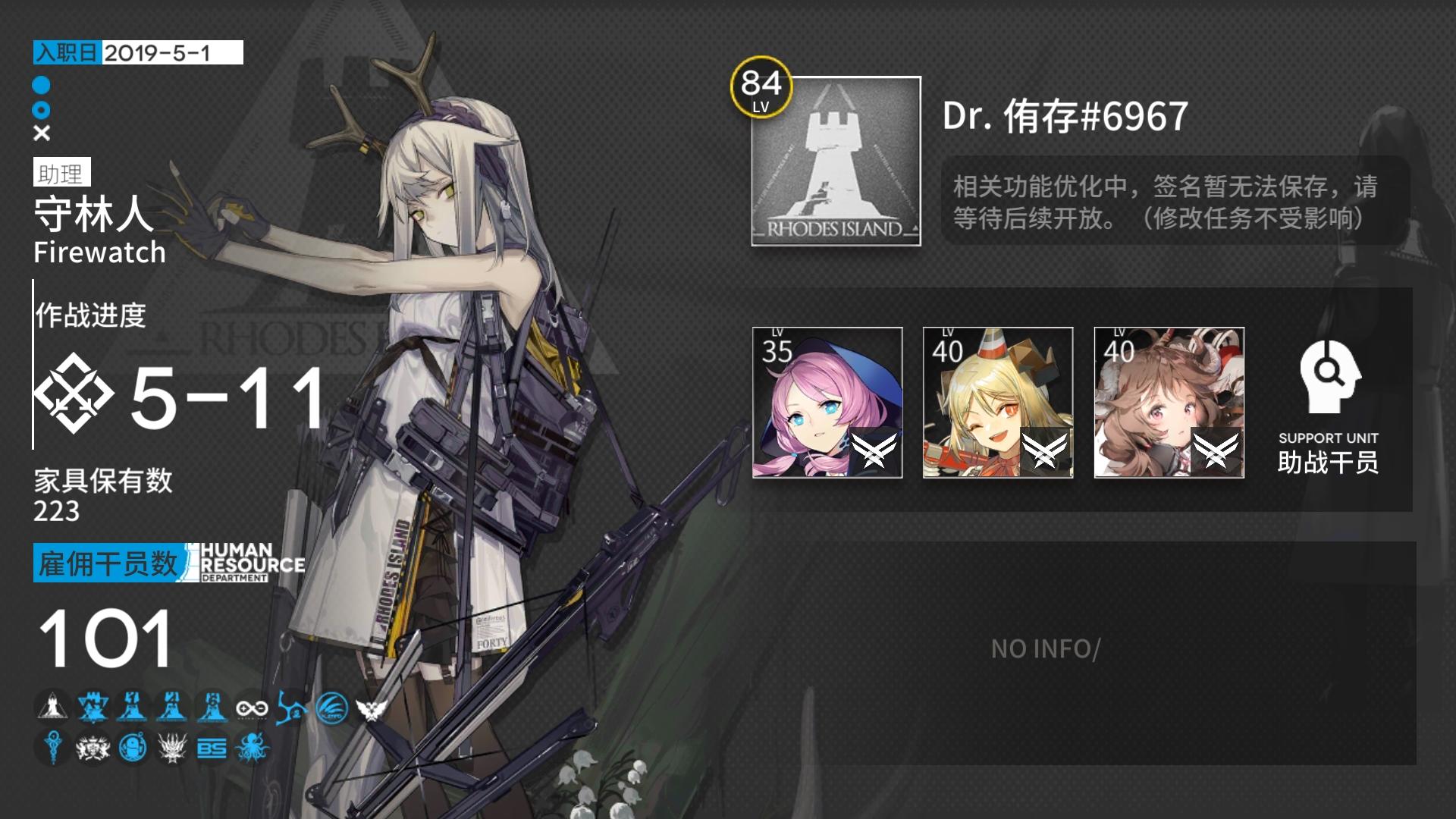The image size is (1456, 819).
Task: Select the hollow second page indicator dot
Action: pos(43,110)
